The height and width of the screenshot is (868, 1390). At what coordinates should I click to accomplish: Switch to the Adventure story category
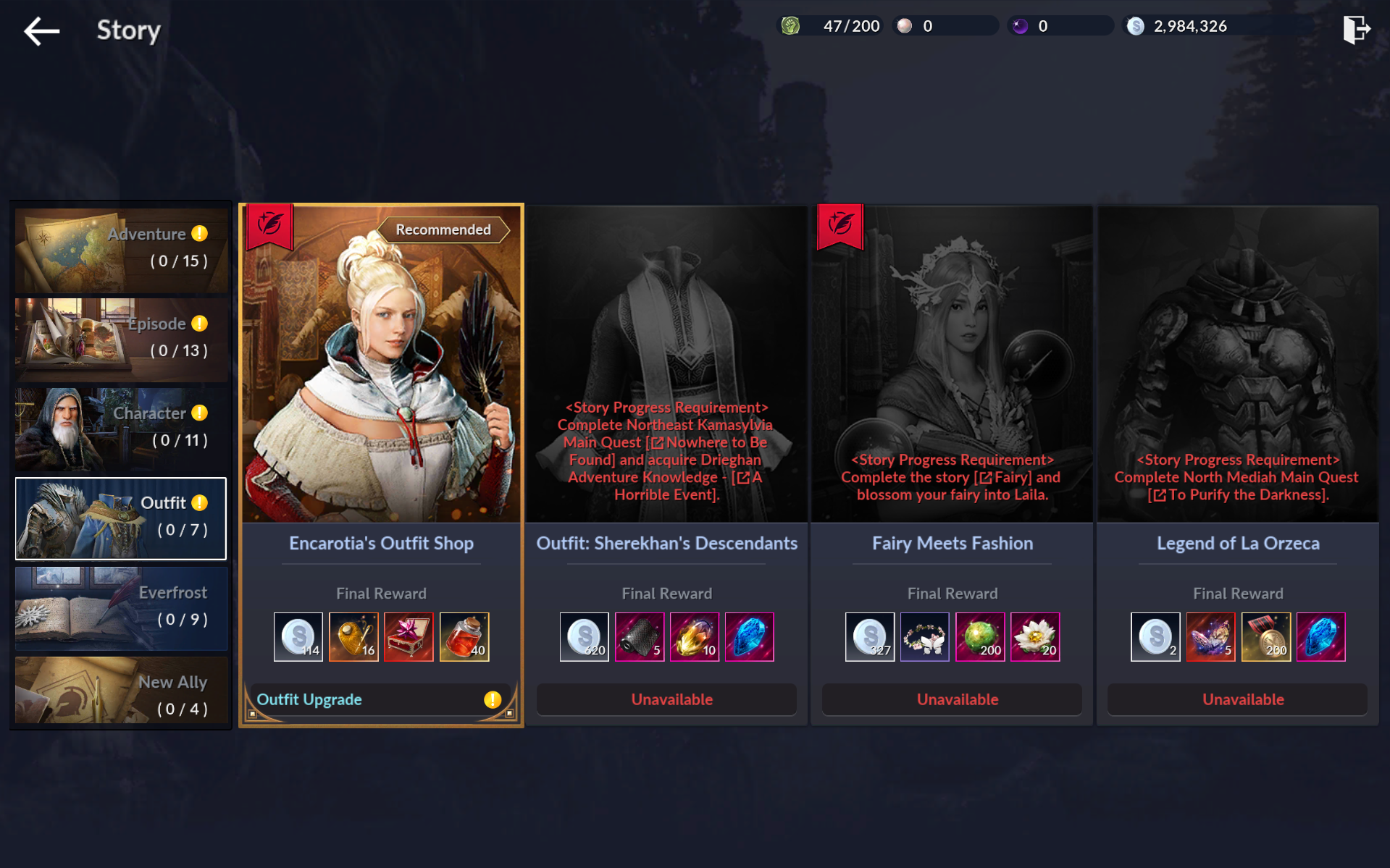coord(121,250)
